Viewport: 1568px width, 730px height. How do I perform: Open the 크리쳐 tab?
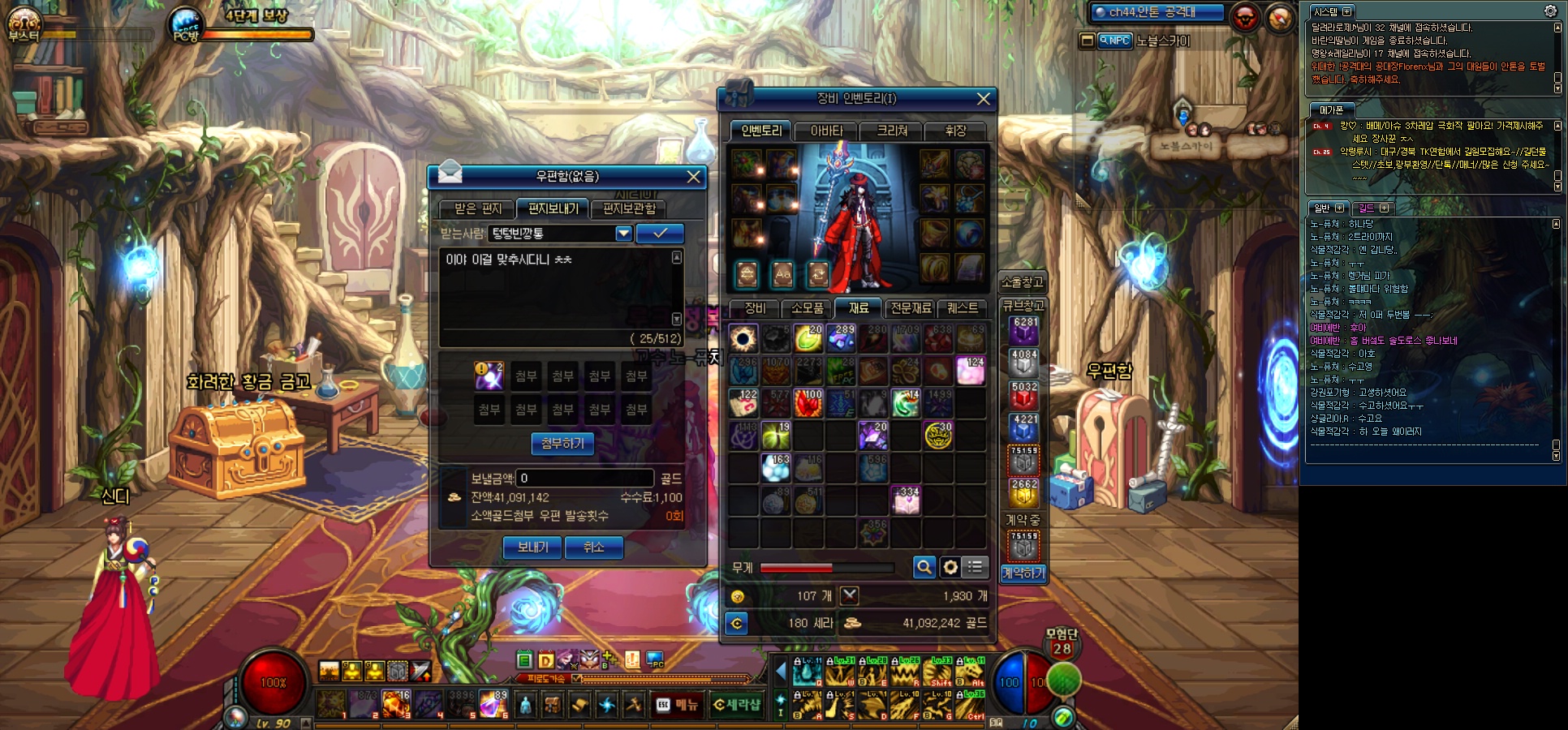[x=892, y=131]
